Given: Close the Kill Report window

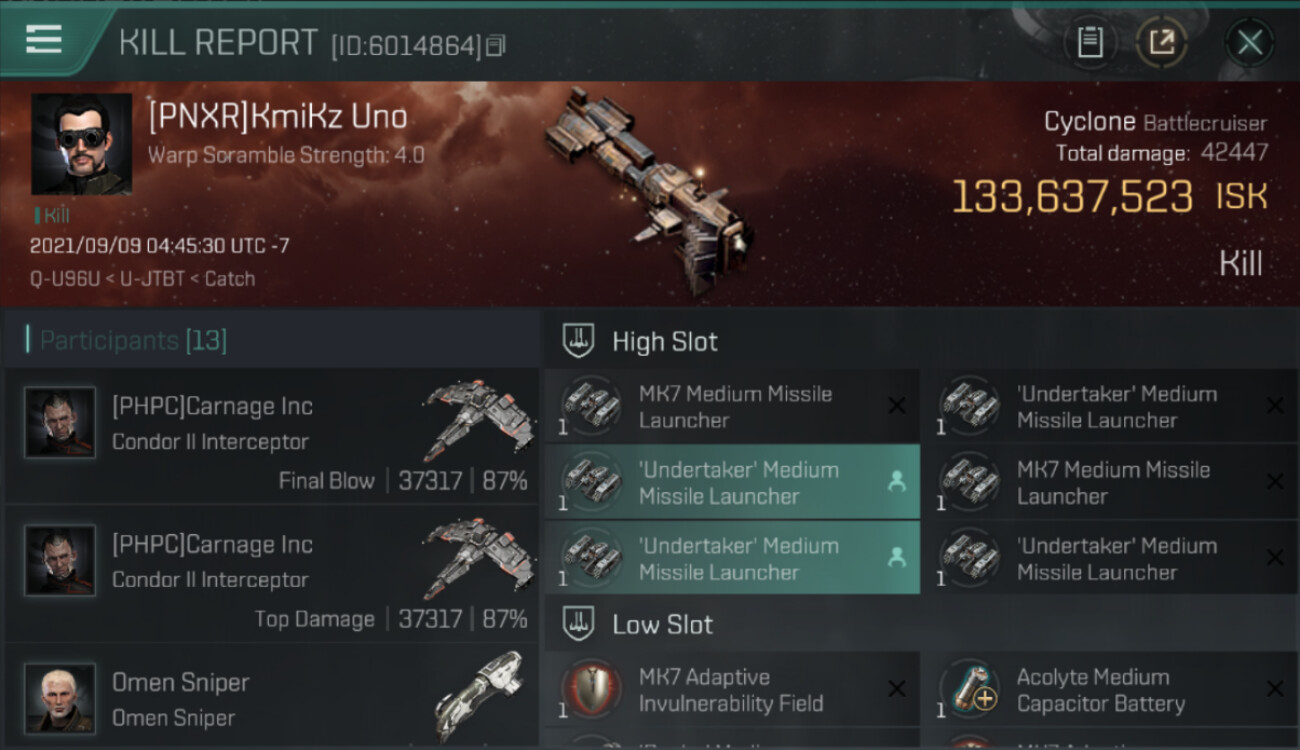Looking at the screenshot, I should 1249,42.
